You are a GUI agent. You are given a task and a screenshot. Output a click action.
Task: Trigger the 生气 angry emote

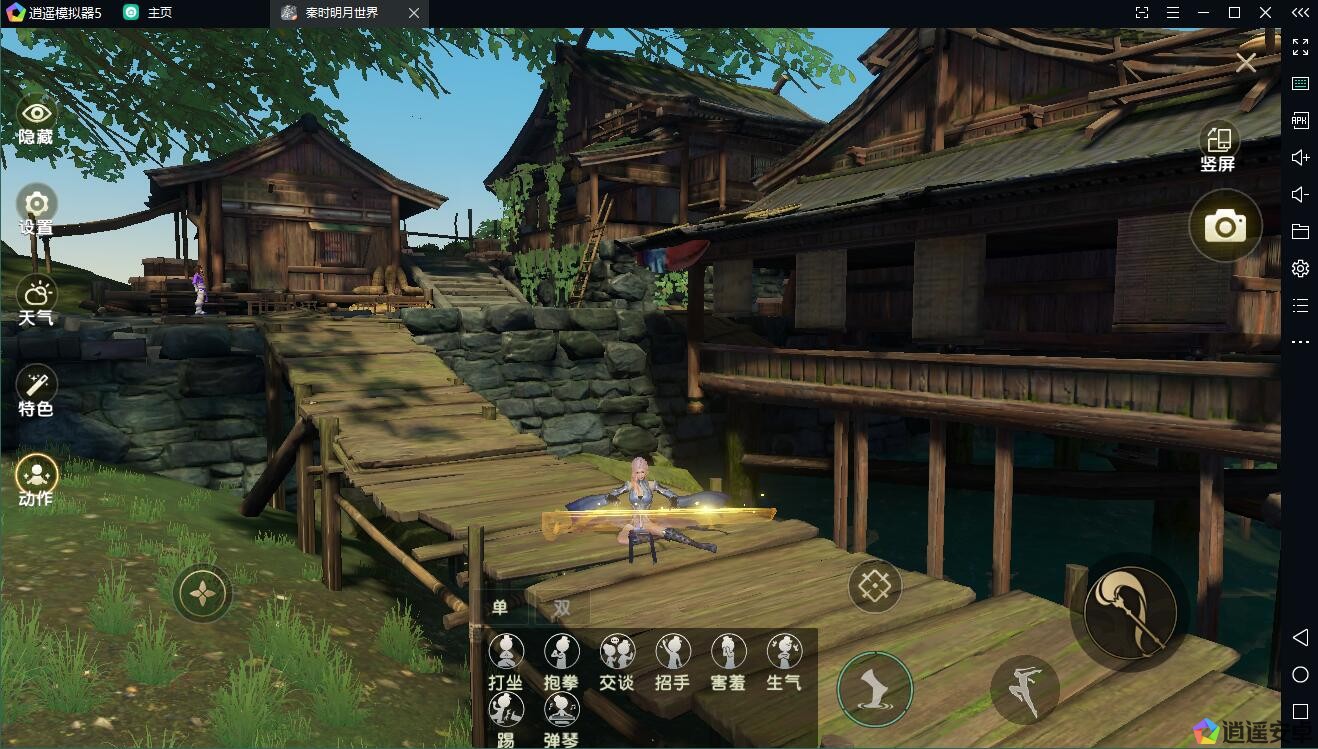[784, 661]
